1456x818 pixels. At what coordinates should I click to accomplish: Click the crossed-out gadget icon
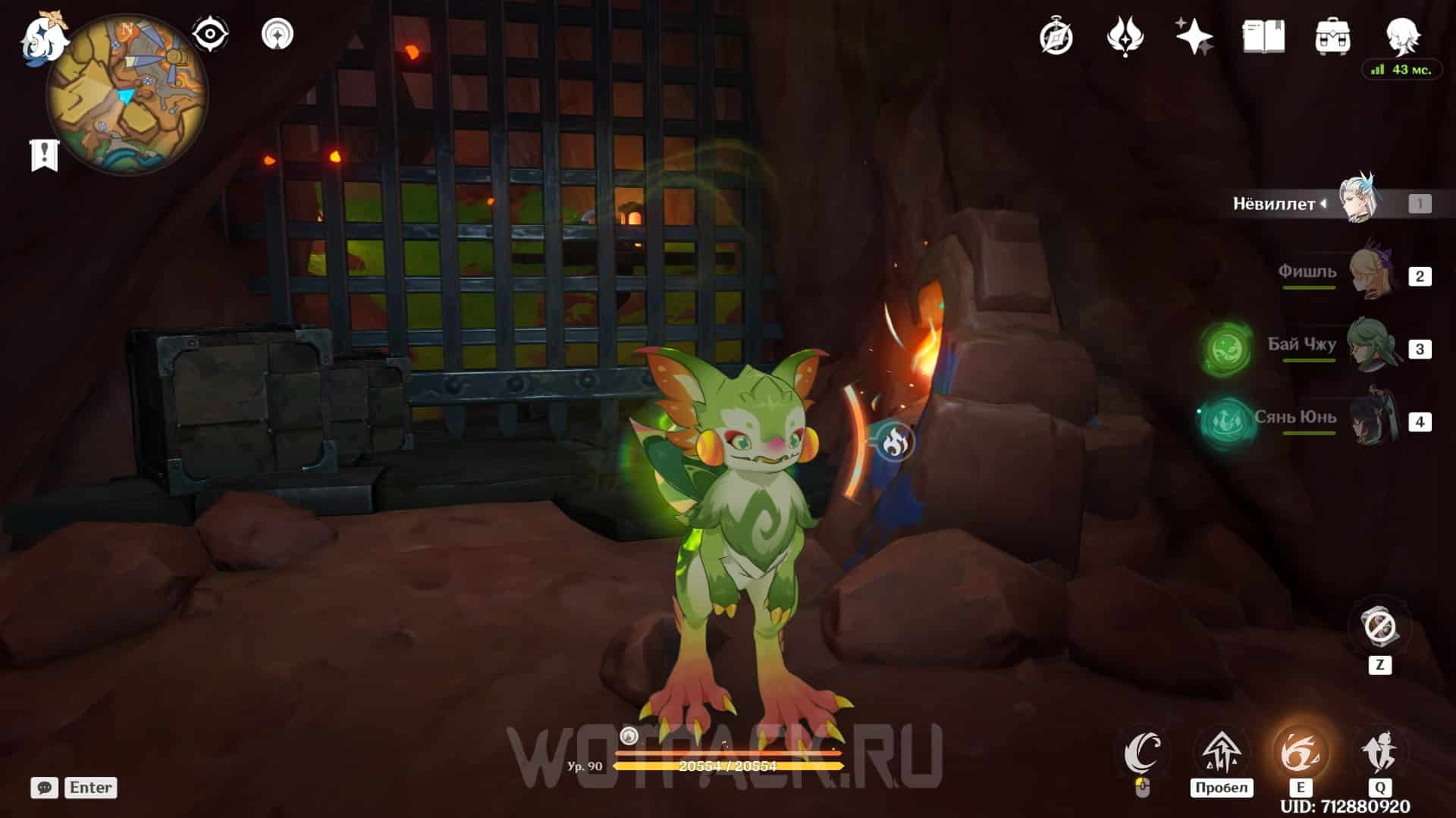point(1379,627)
